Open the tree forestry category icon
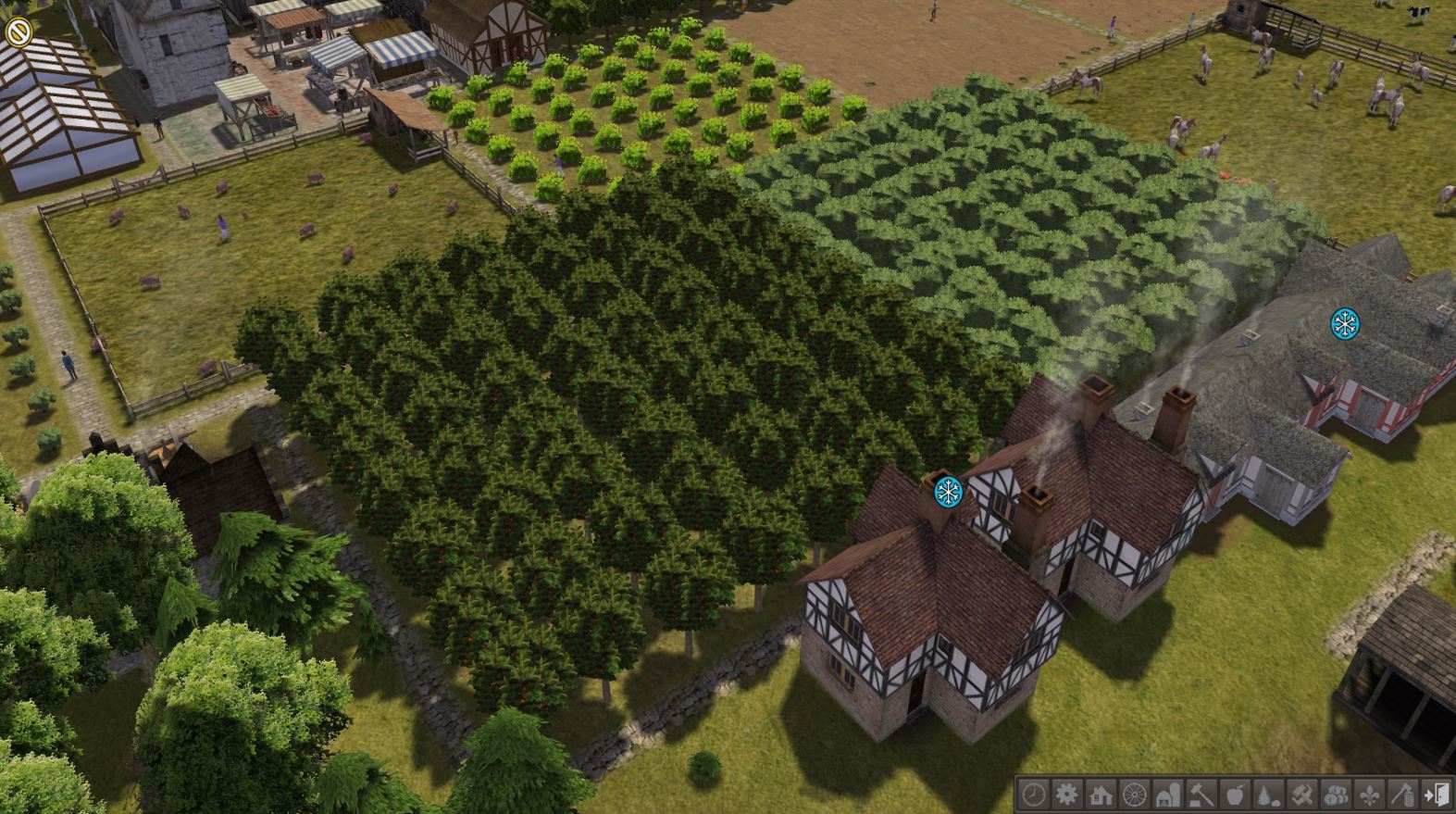 (1269, 794)
